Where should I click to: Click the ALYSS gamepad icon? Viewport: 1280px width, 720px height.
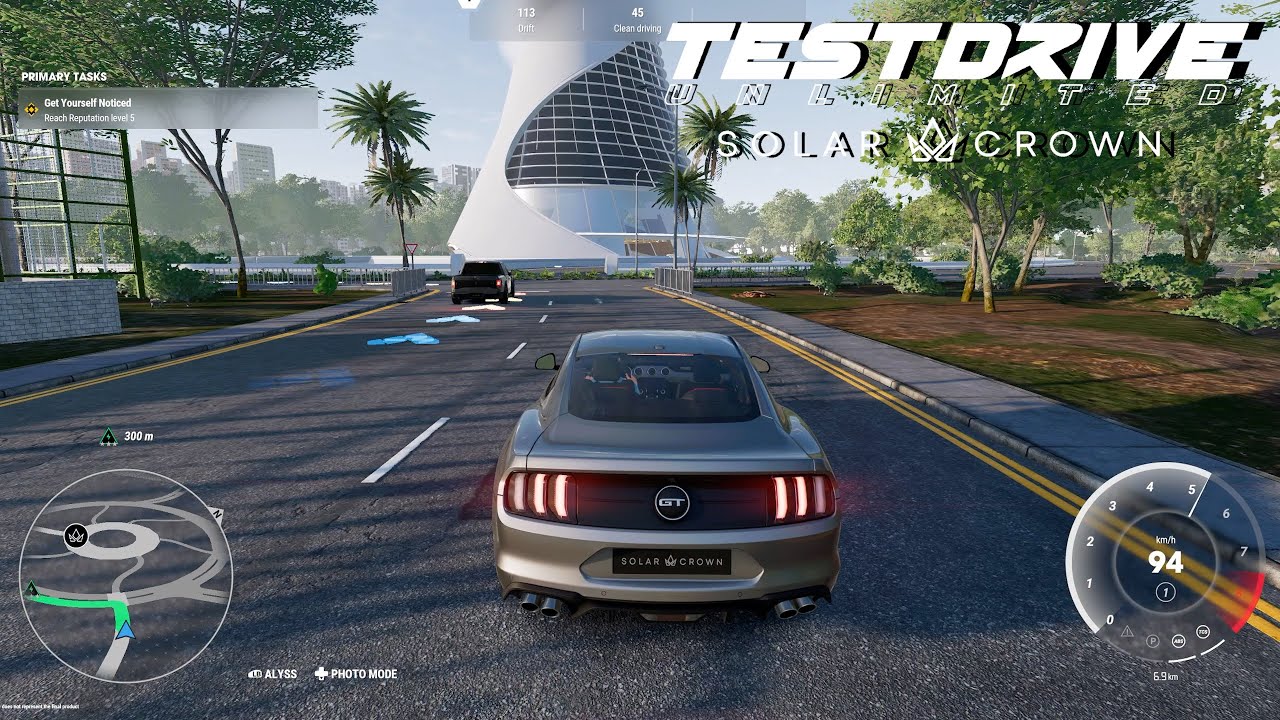tap(255, 674)
